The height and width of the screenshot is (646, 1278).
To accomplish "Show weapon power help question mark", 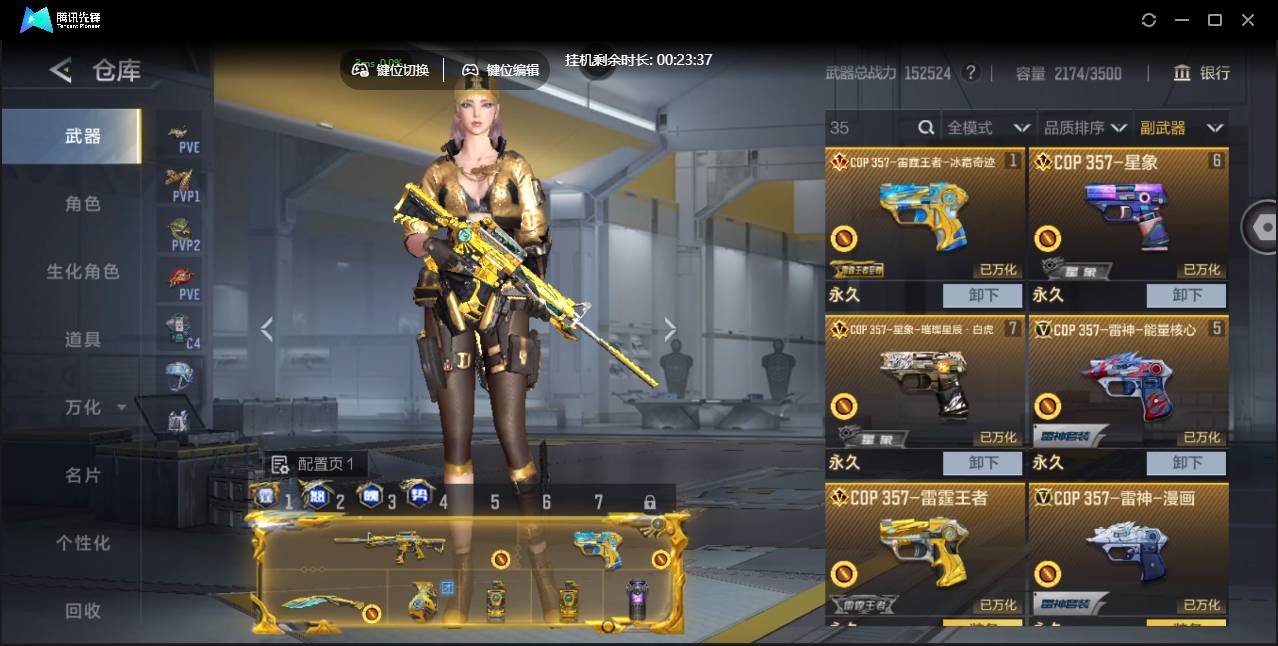I will (x=970, y=73).
